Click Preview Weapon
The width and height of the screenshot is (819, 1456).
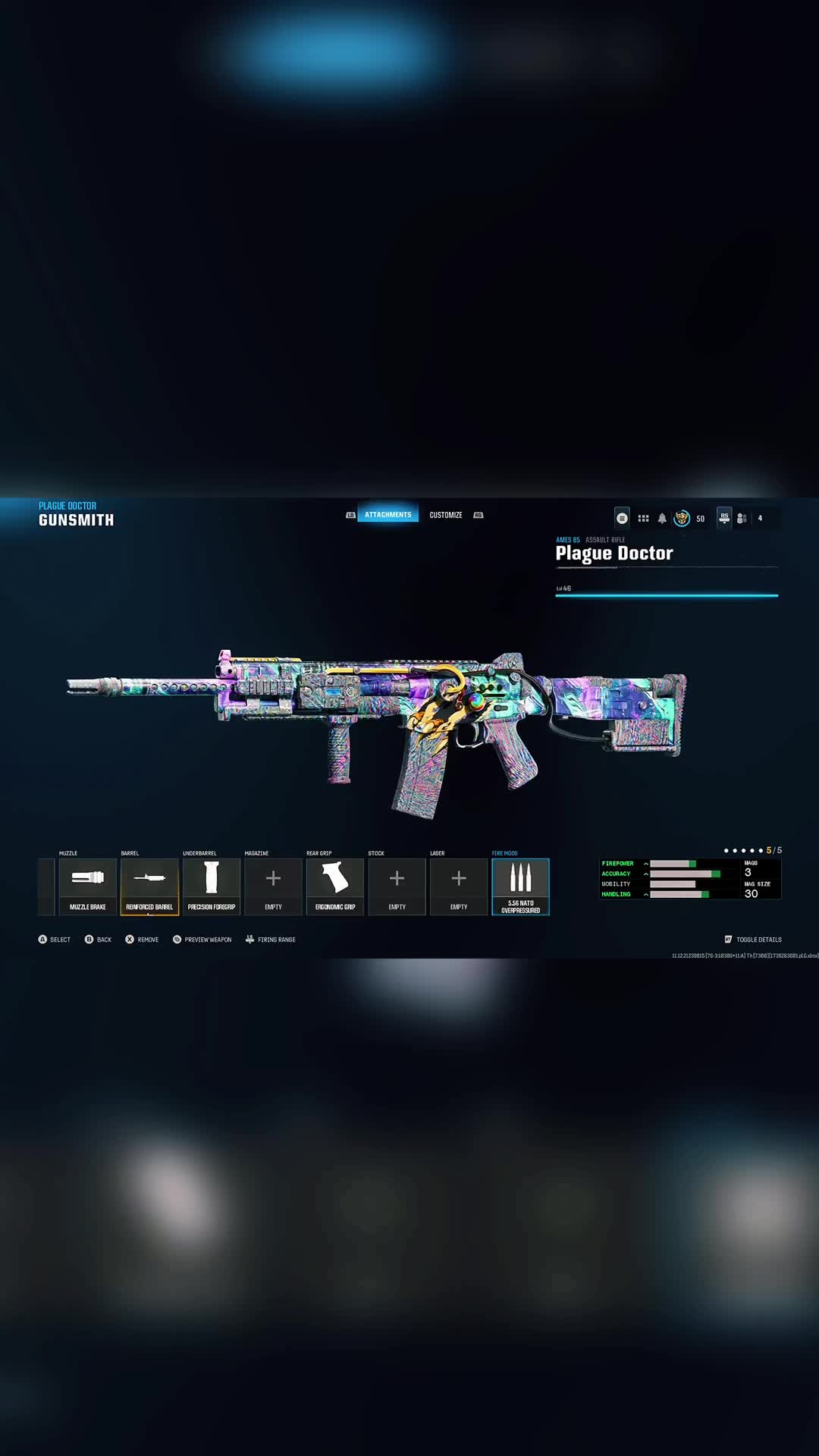202,940
